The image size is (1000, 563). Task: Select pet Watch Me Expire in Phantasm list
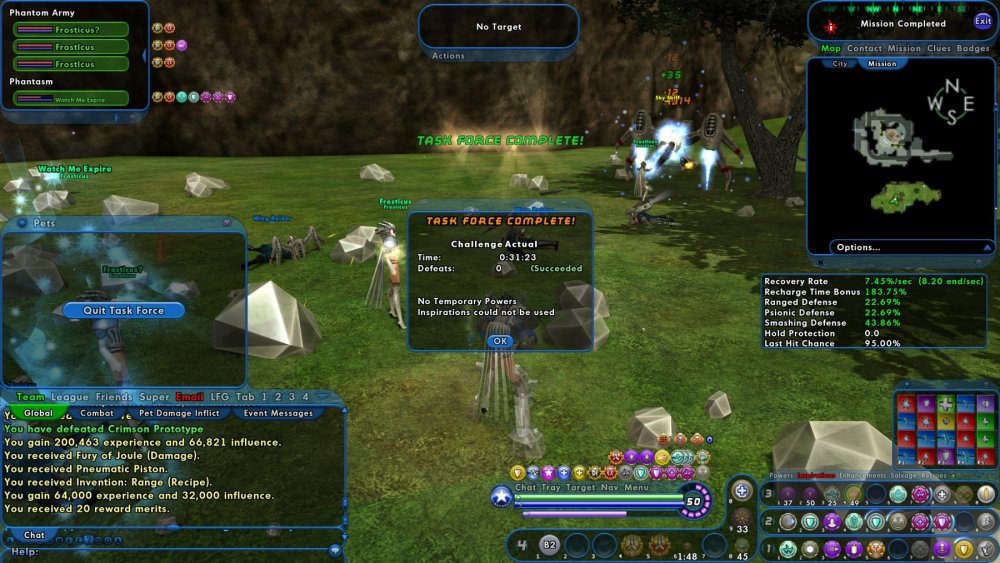(71, 99)
